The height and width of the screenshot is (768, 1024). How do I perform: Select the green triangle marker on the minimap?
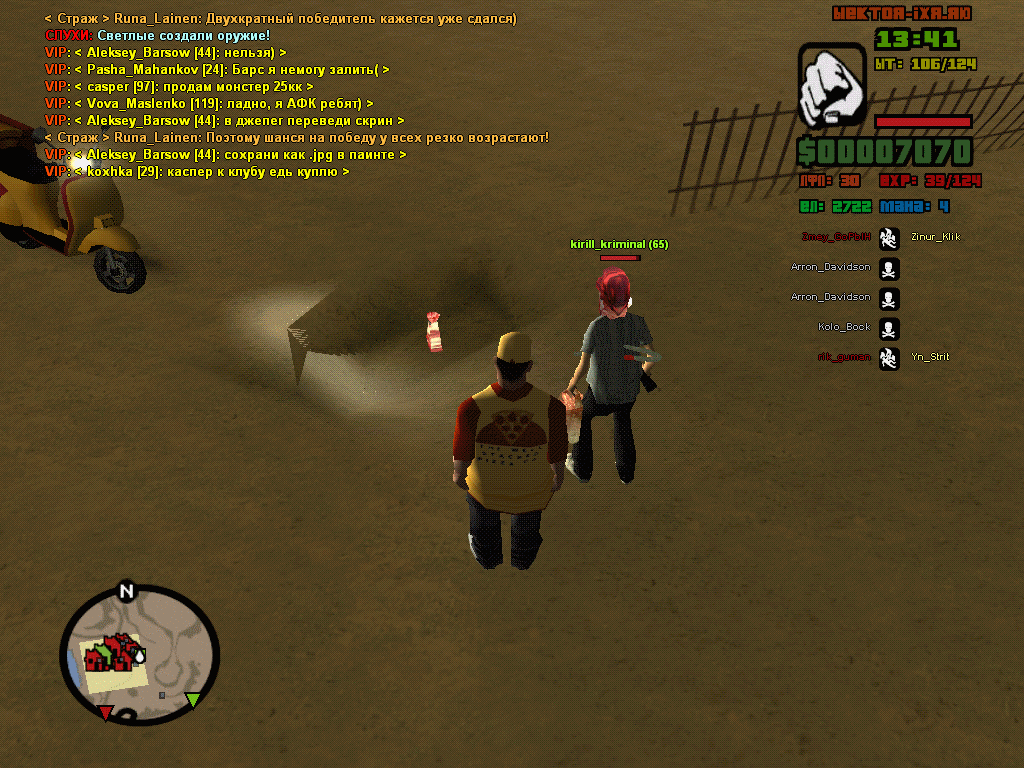[193, 699]
